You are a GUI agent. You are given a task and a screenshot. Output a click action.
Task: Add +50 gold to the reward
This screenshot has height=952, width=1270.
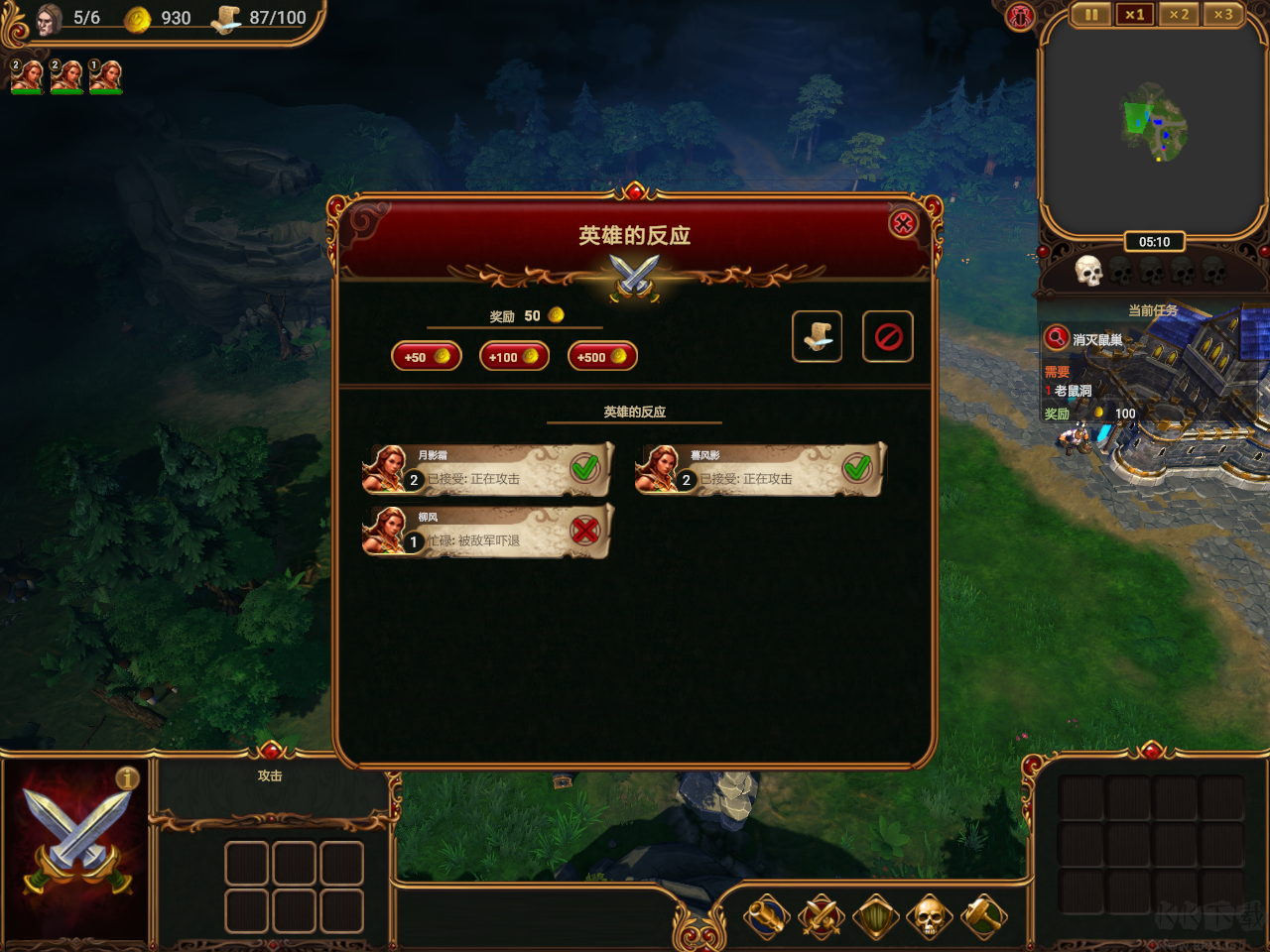(x=427, y=357)
